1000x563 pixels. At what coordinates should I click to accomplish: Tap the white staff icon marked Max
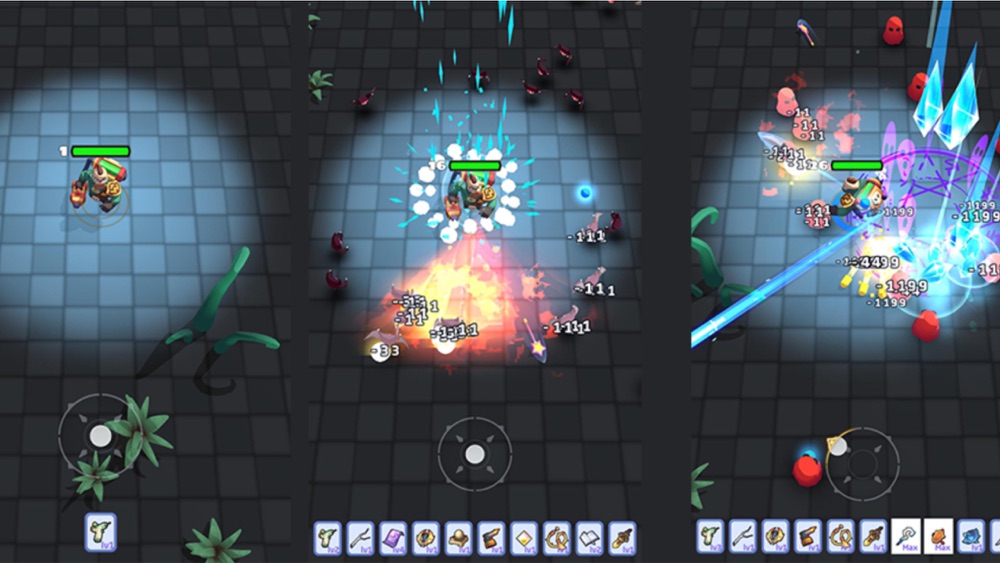point(906,536)
